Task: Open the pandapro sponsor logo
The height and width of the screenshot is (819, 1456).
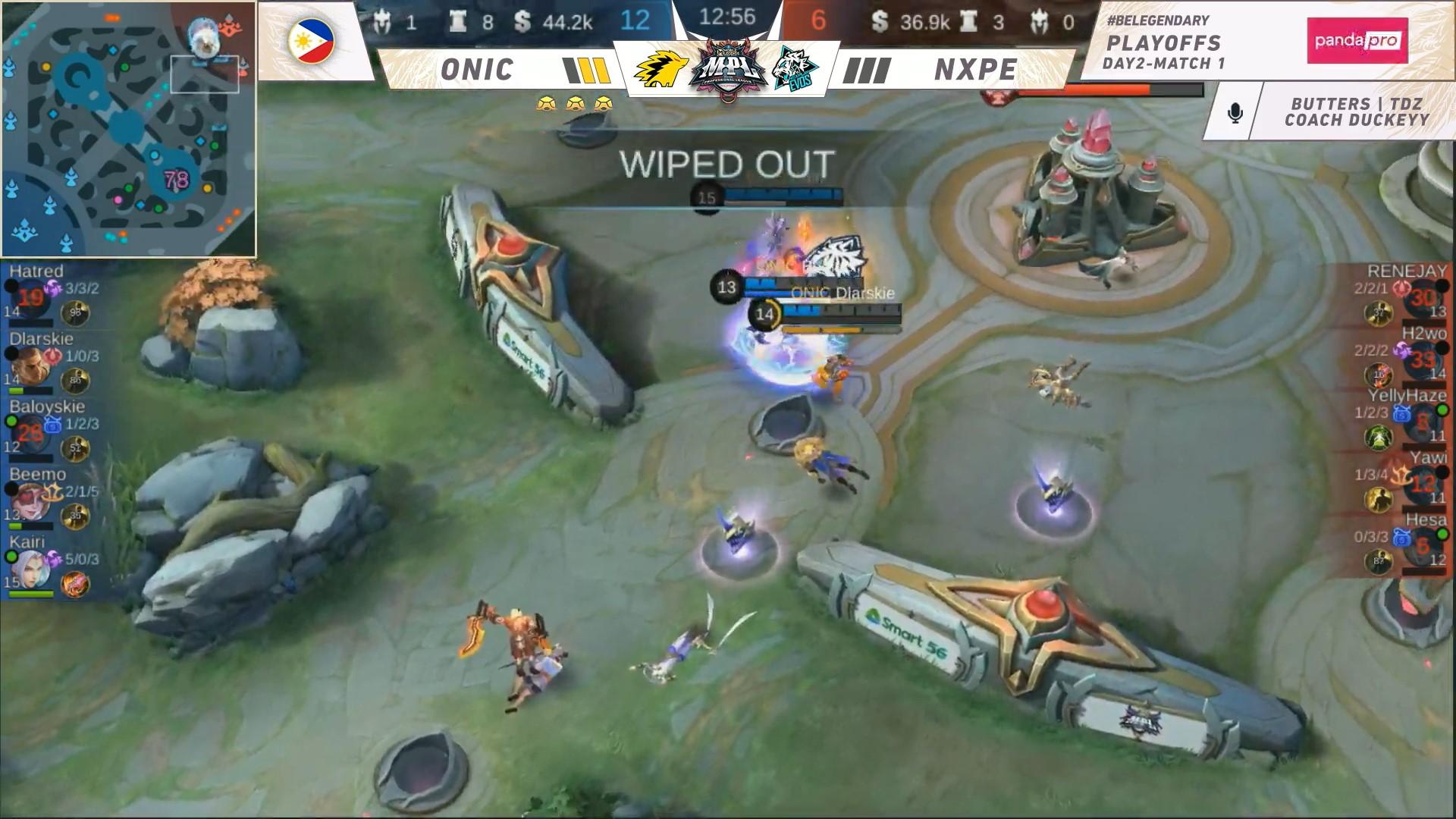Action: [x=1357, y=41]
